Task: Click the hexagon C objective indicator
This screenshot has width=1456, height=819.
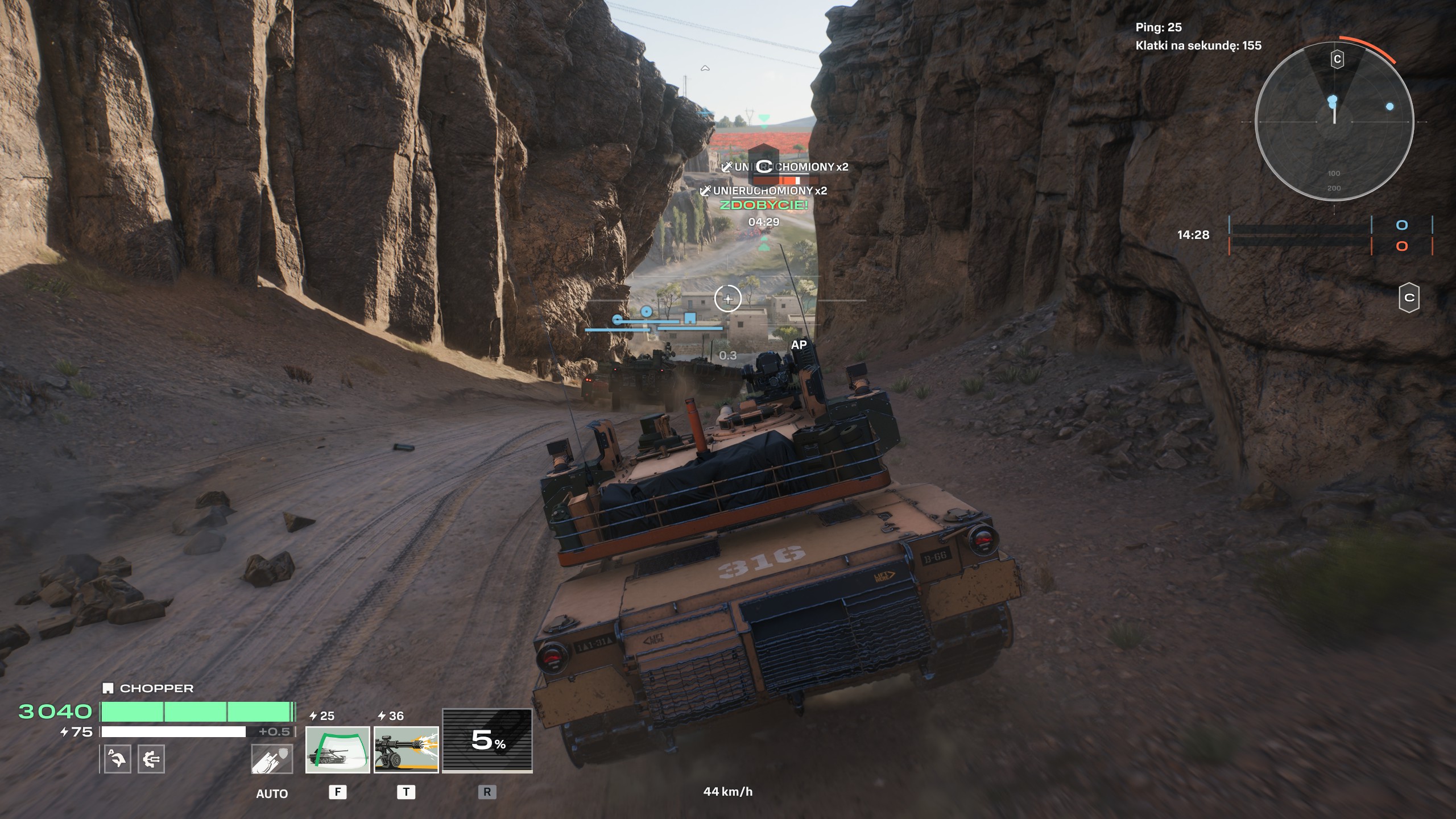Action: [1409, 297]
